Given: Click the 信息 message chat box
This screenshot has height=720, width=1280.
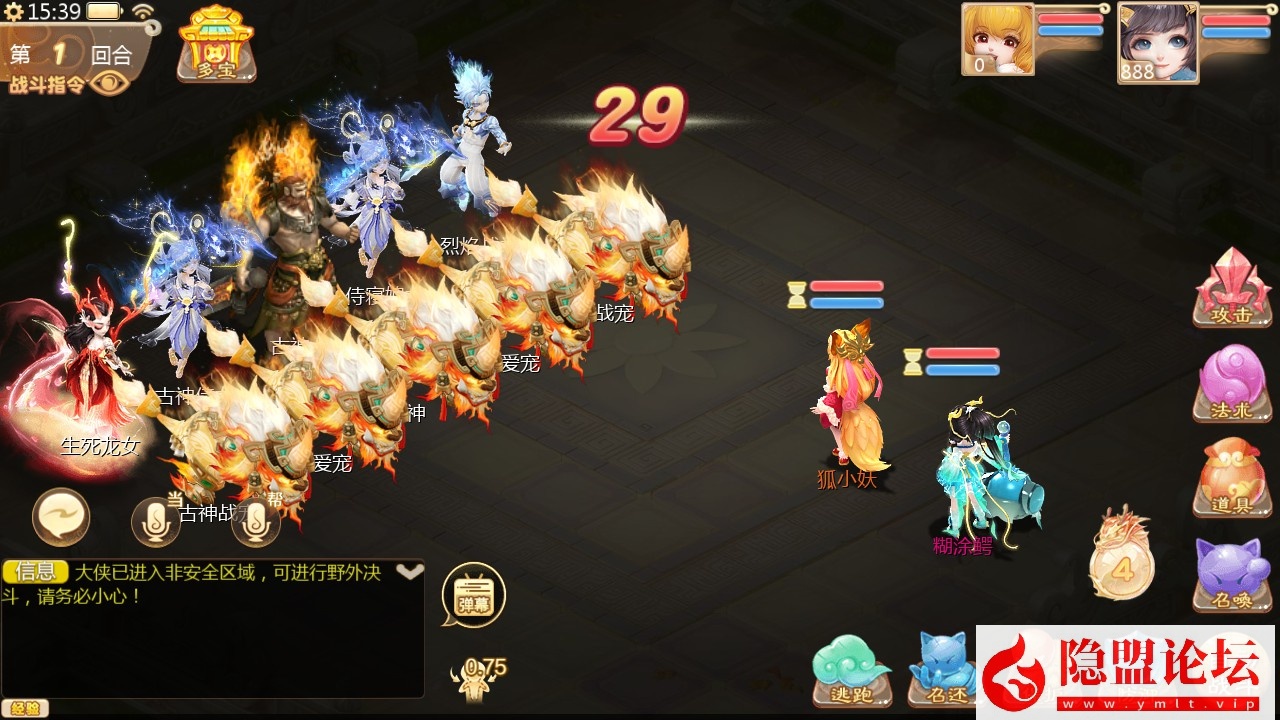Looking at the screenshot, I should (x=212, y=628).
